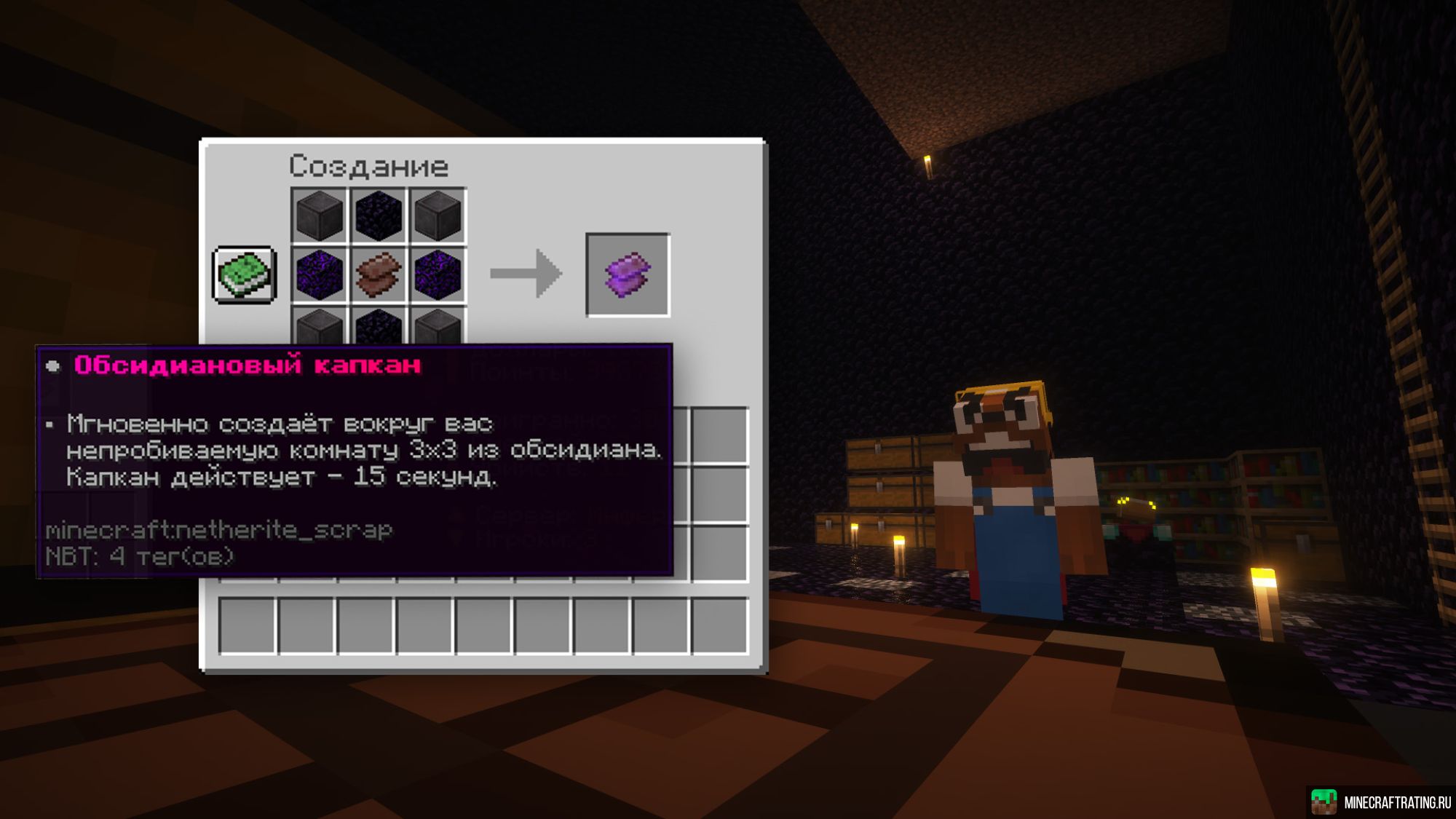Open the green recipe book

click(245, 274)
